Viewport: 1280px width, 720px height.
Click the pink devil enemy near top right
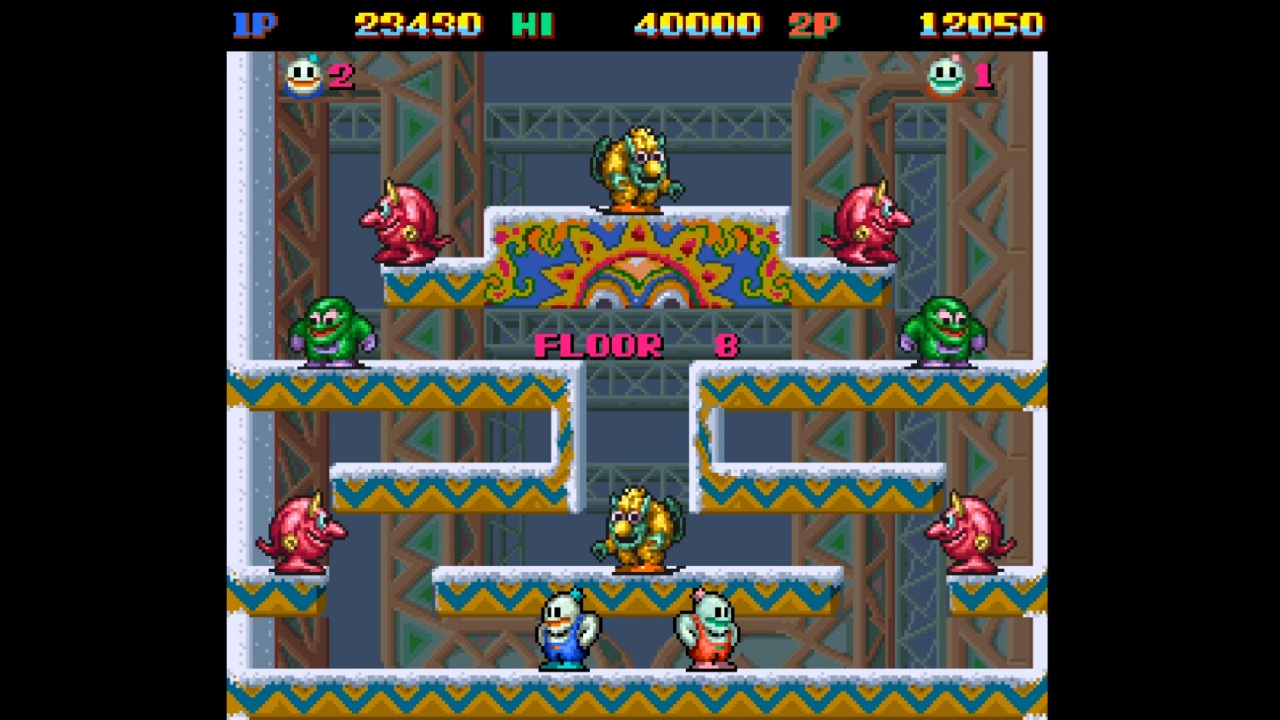(866, 220)
